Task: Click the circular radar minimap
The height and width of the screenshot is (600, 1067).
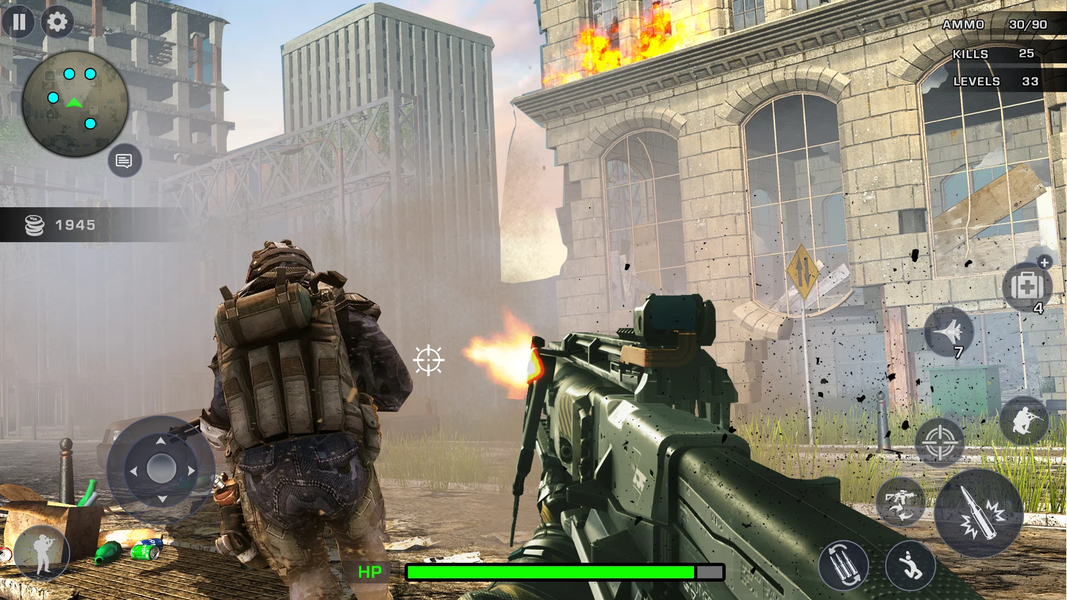Action: coord(75,103)
